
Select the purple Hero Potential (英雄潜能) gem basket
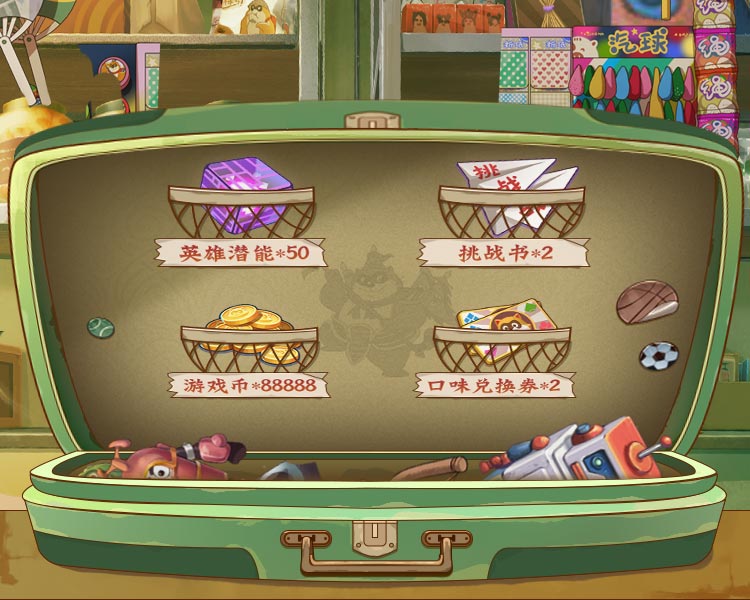coord(241,203)
